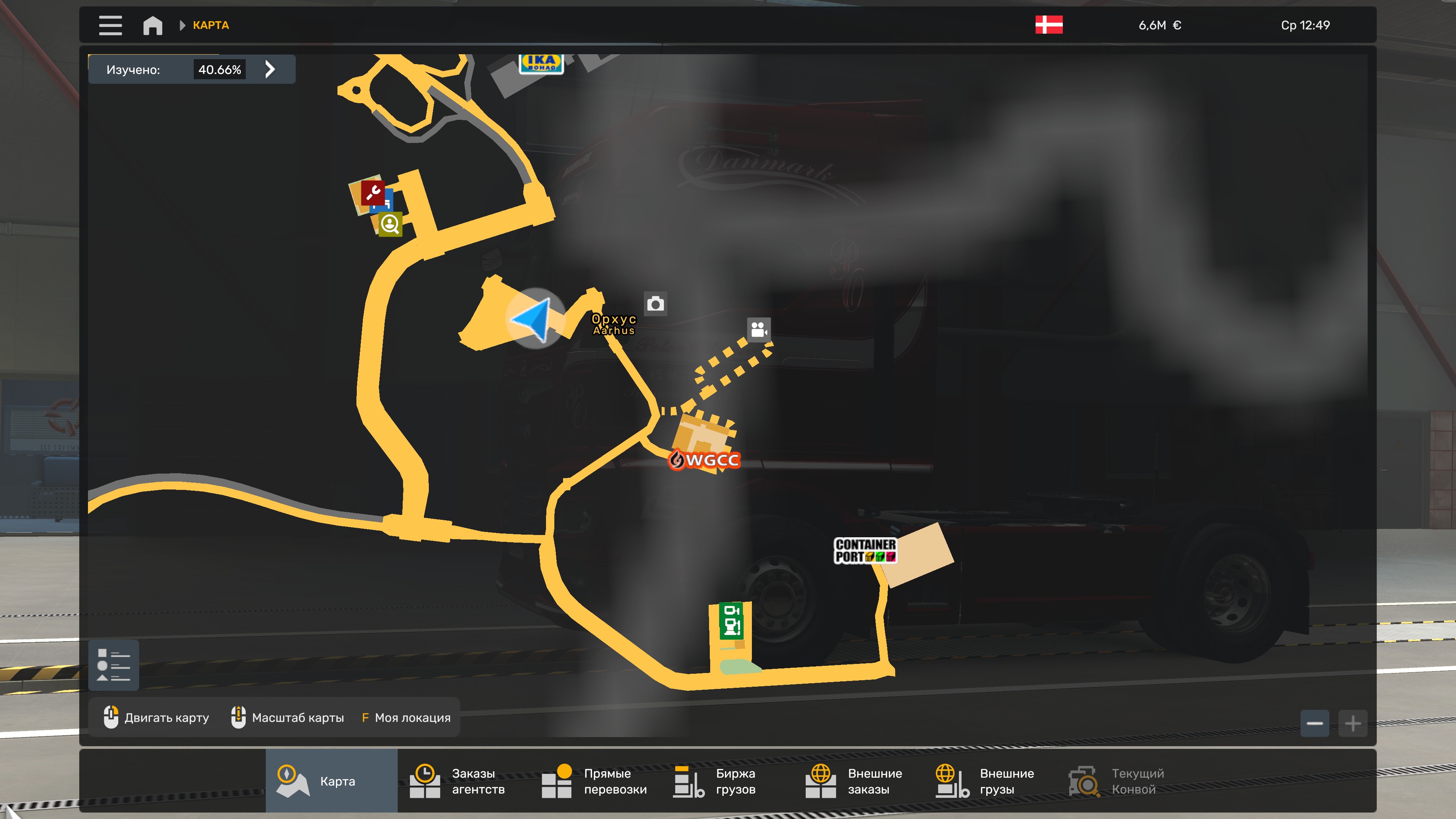This screenshot has width=1456, height=819.
Task: Expand the explored percentage panel
Action: coord(270,69)
